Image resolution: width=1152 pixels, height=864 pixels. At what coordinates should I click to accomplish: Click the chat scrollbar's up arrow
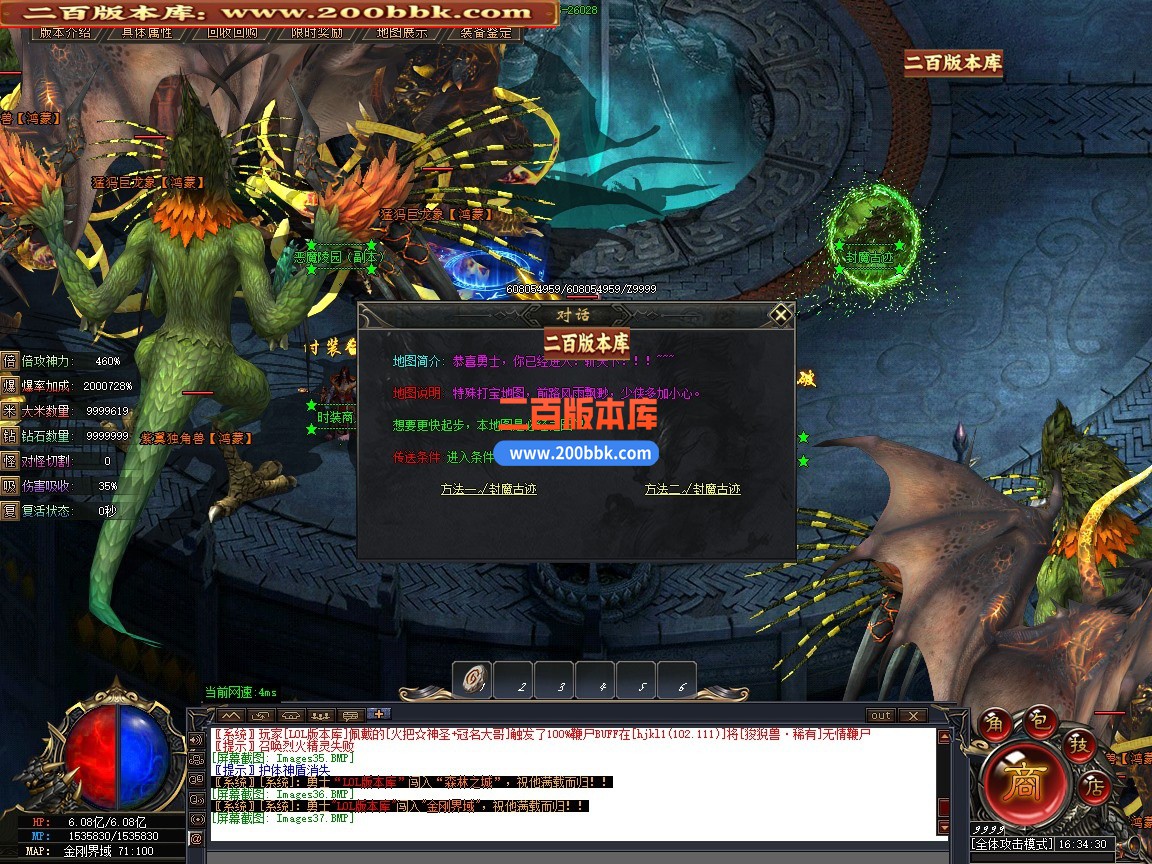pos(942,737)
